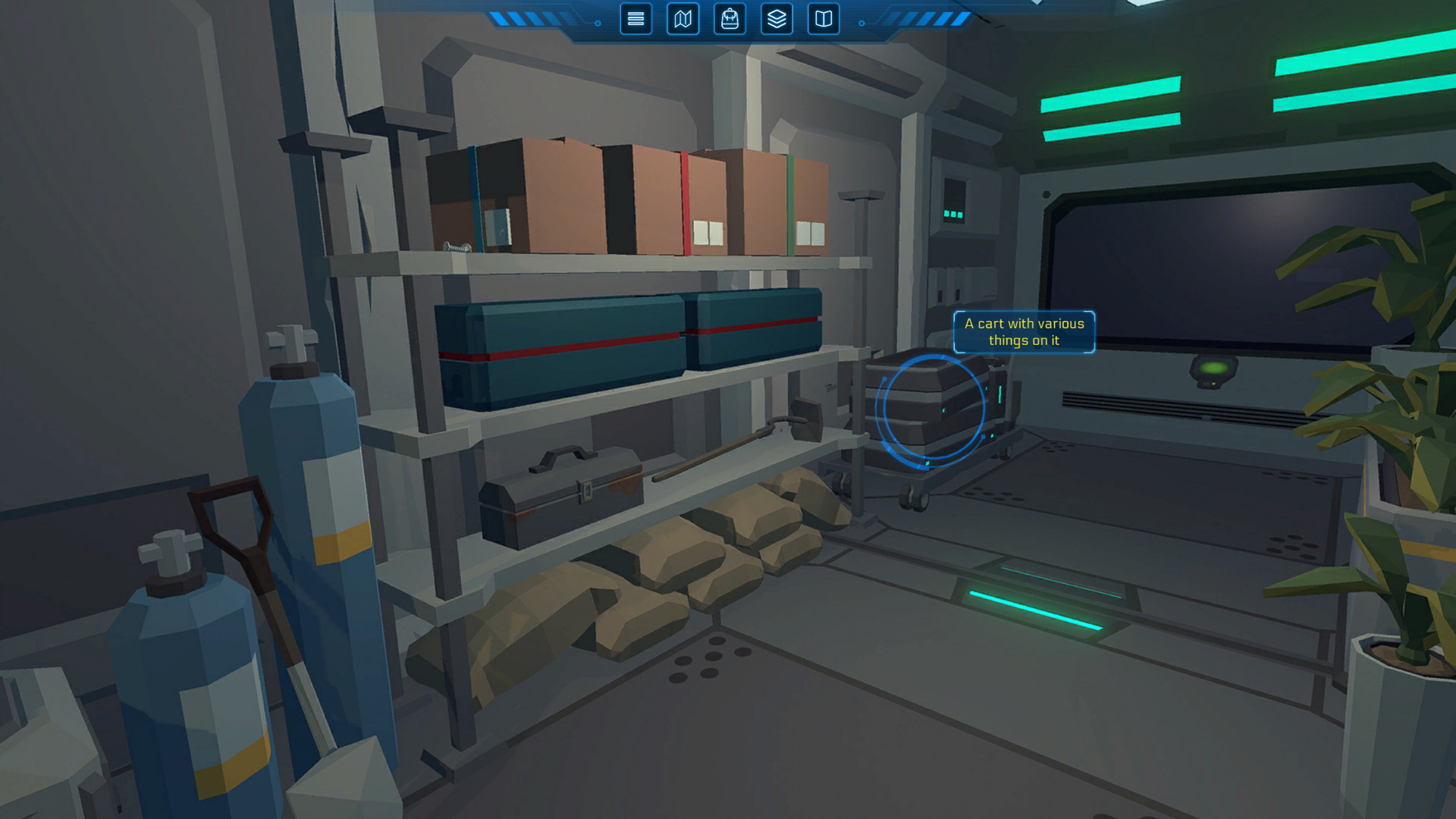Open the journal book icon
Viewport: 1456px width, 819px height.
click(x=824, y=20)
